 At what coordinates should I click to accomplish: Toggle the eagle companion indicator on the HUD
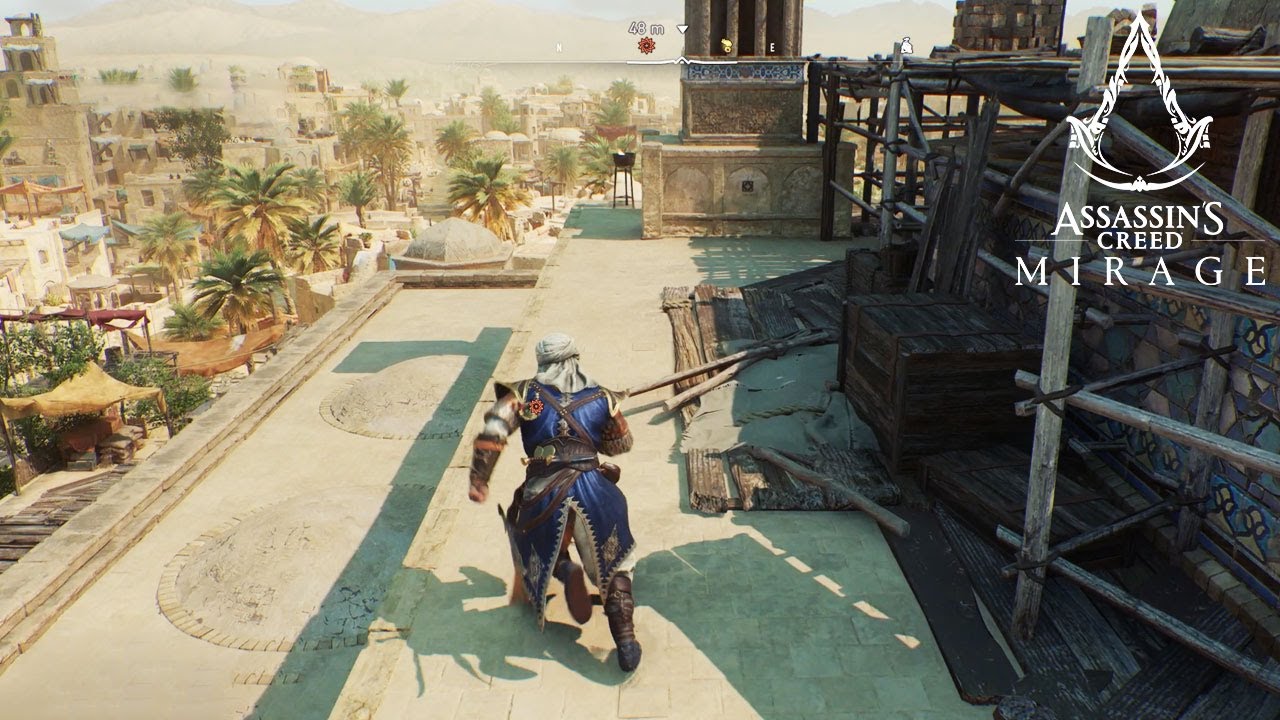click(726, 44)
